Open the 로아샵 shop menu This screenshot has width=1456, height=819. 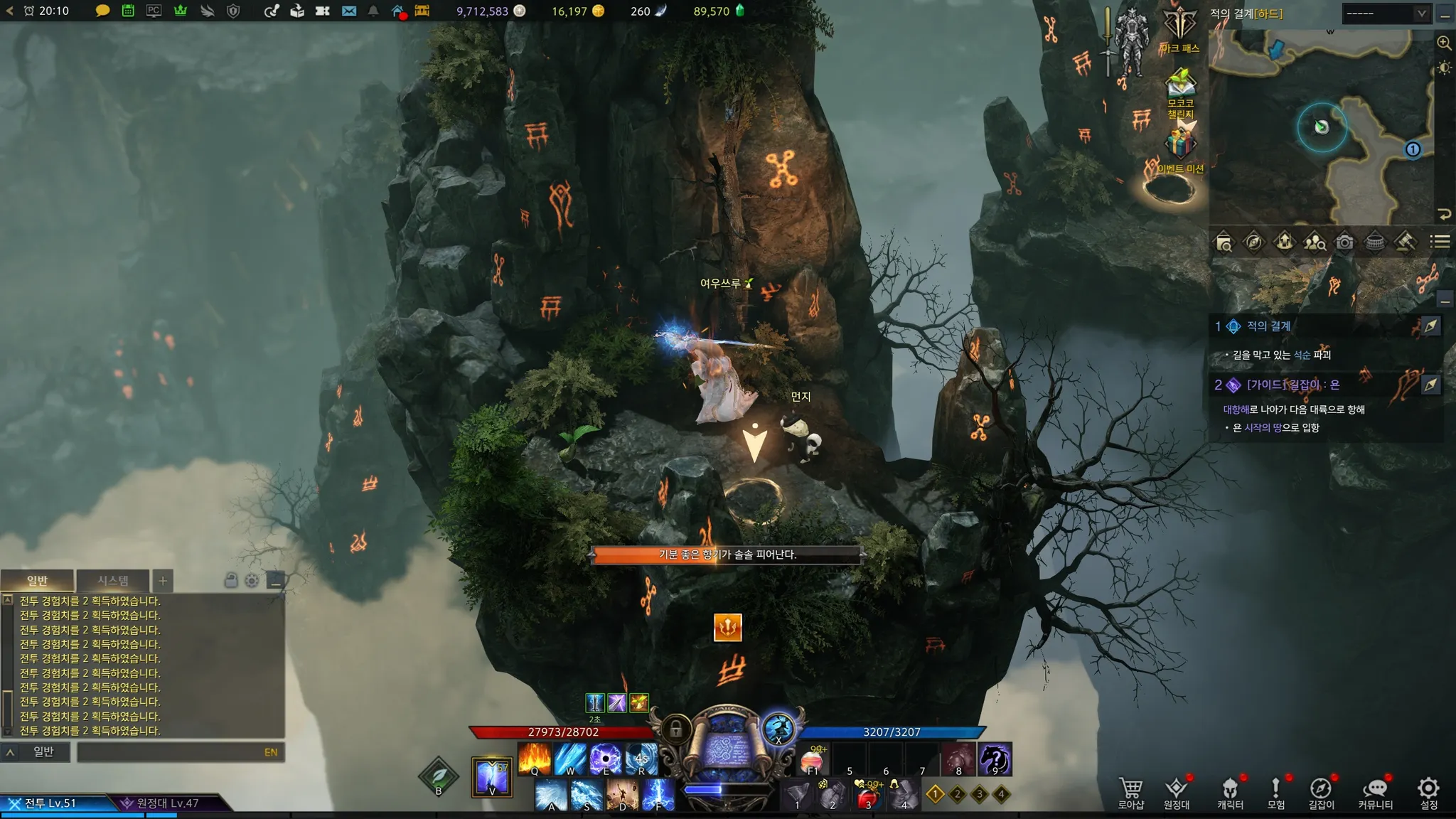coord(1130,792)
